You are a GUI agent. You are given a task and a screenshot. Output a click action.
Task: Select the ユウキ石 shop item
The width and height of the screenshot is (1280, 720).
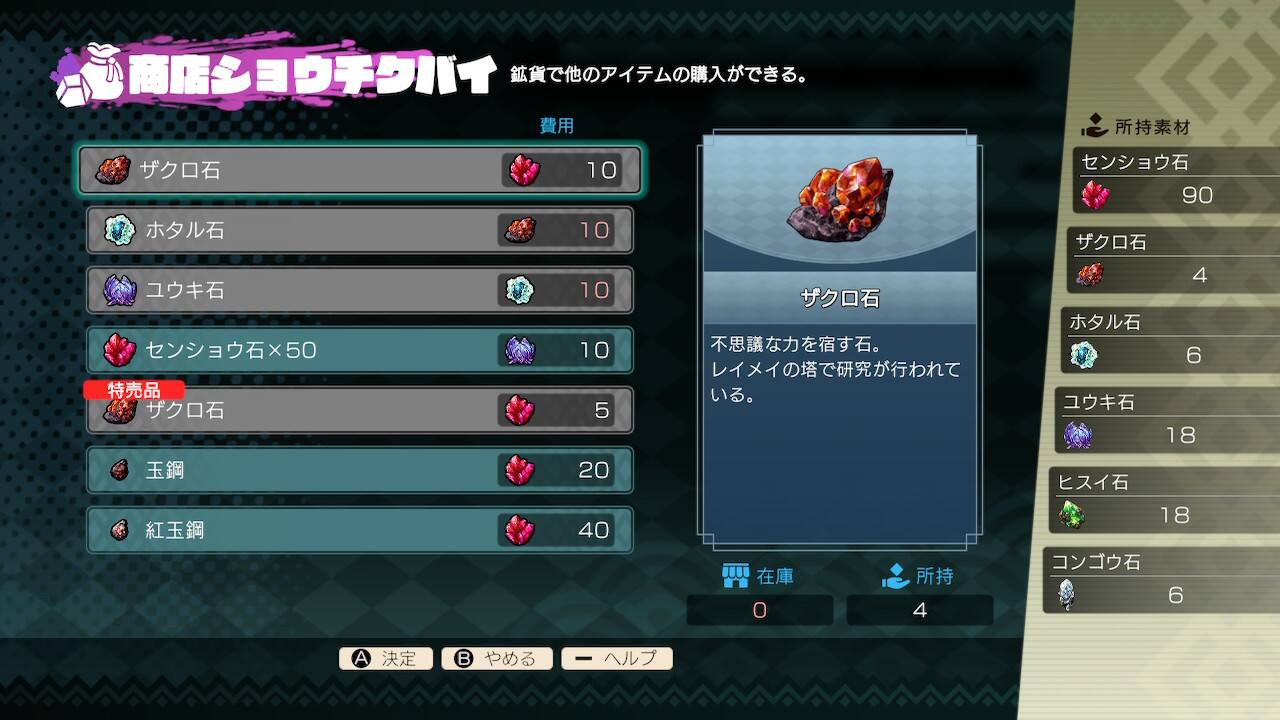click(360, 290)
